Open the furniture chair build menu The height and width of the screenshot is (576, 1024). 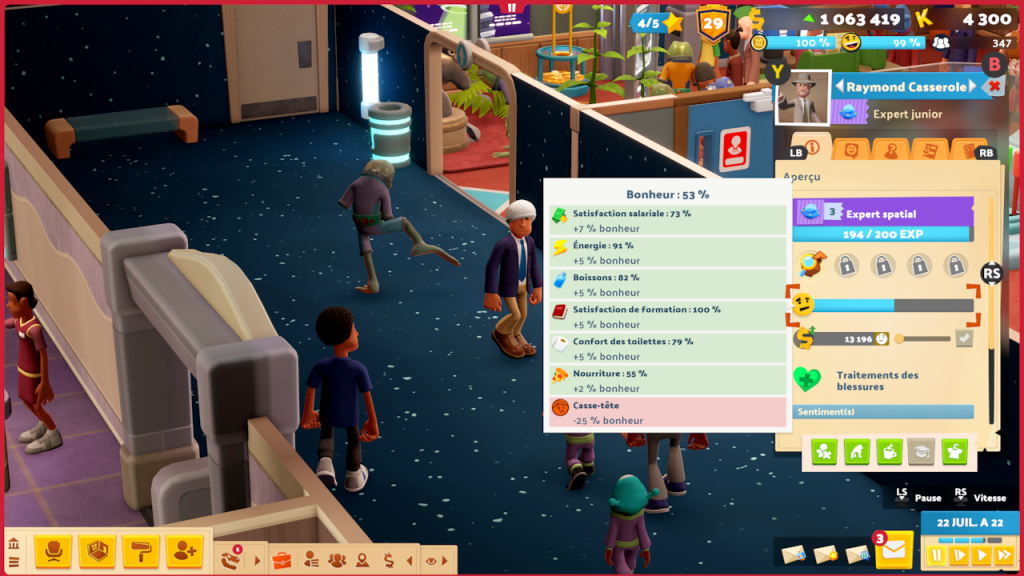point(52,549)
